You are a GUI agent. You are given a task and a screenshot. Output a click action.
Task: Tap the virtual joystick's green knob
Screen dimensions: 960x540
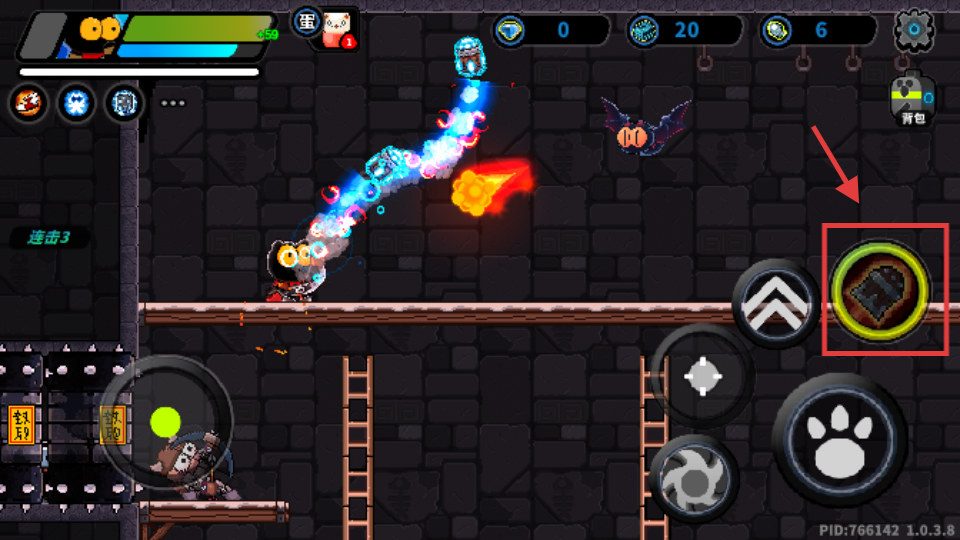coord(165,421)
